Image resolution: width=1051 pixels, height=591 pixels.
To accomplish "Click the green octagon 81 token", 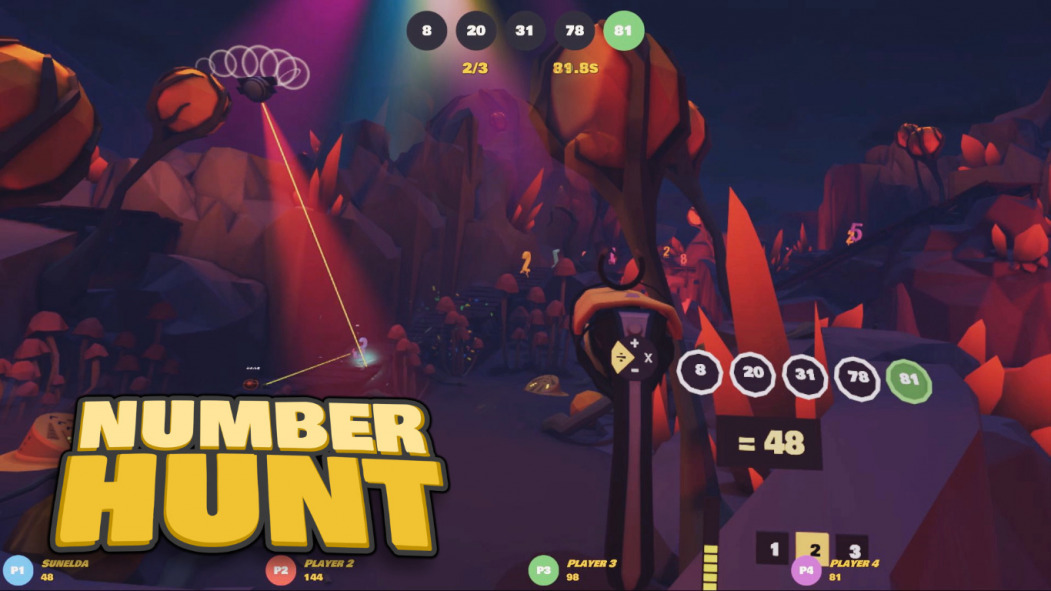I will [x=909, y=381].
